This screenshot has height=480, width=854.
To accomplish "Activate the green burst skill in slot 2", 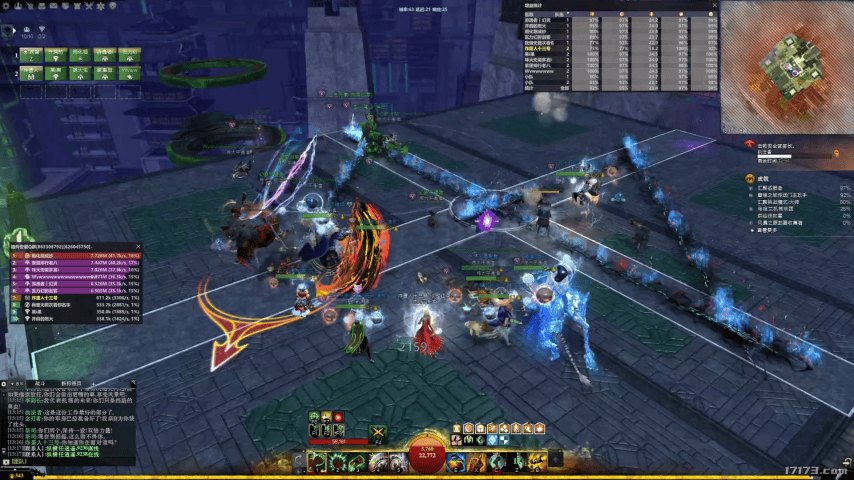I will (x=336, y=462).
